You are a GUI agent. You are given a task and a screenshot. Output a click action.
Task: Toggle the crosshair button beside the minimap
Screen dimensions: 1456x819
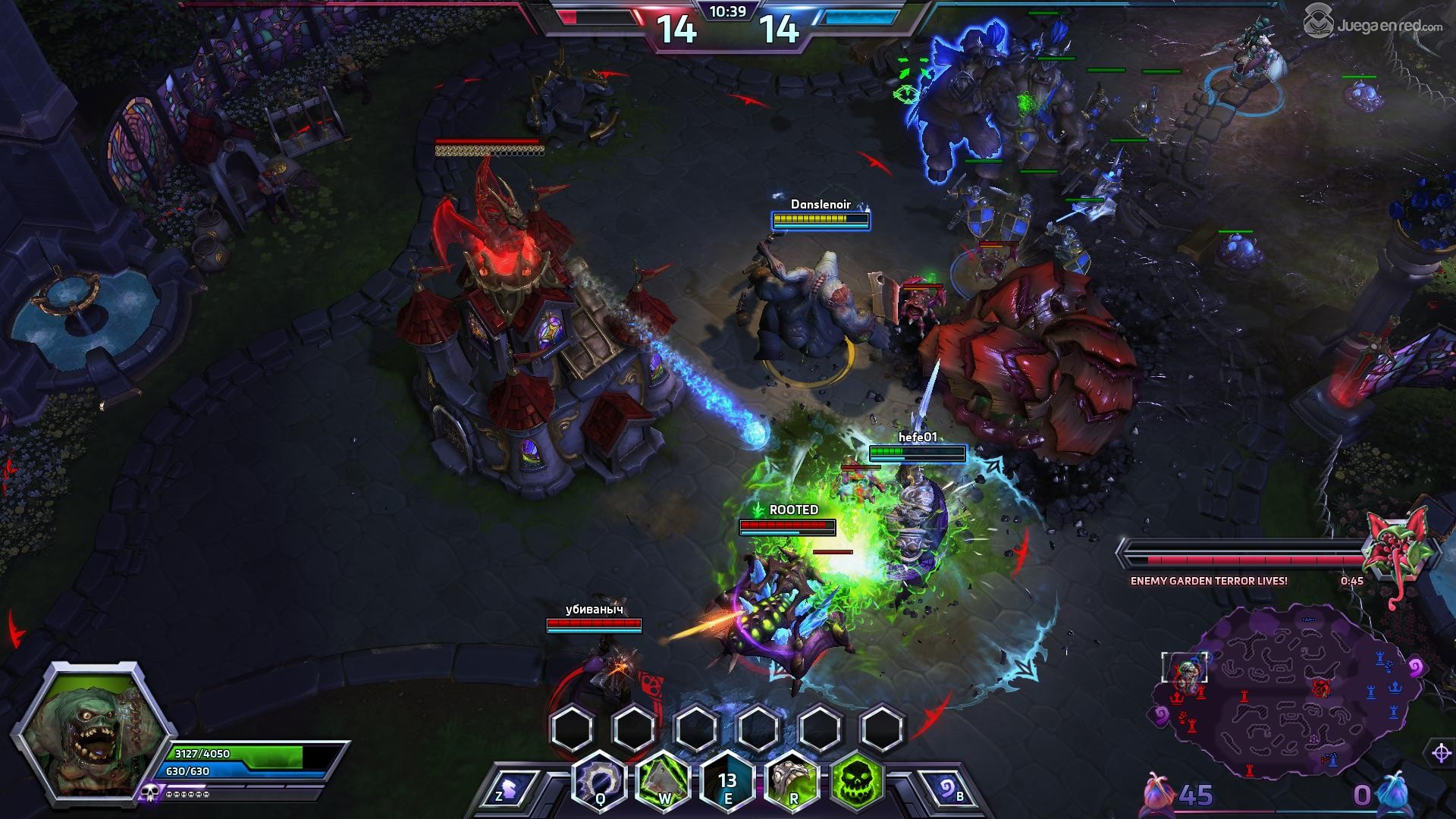(1441, 753)
